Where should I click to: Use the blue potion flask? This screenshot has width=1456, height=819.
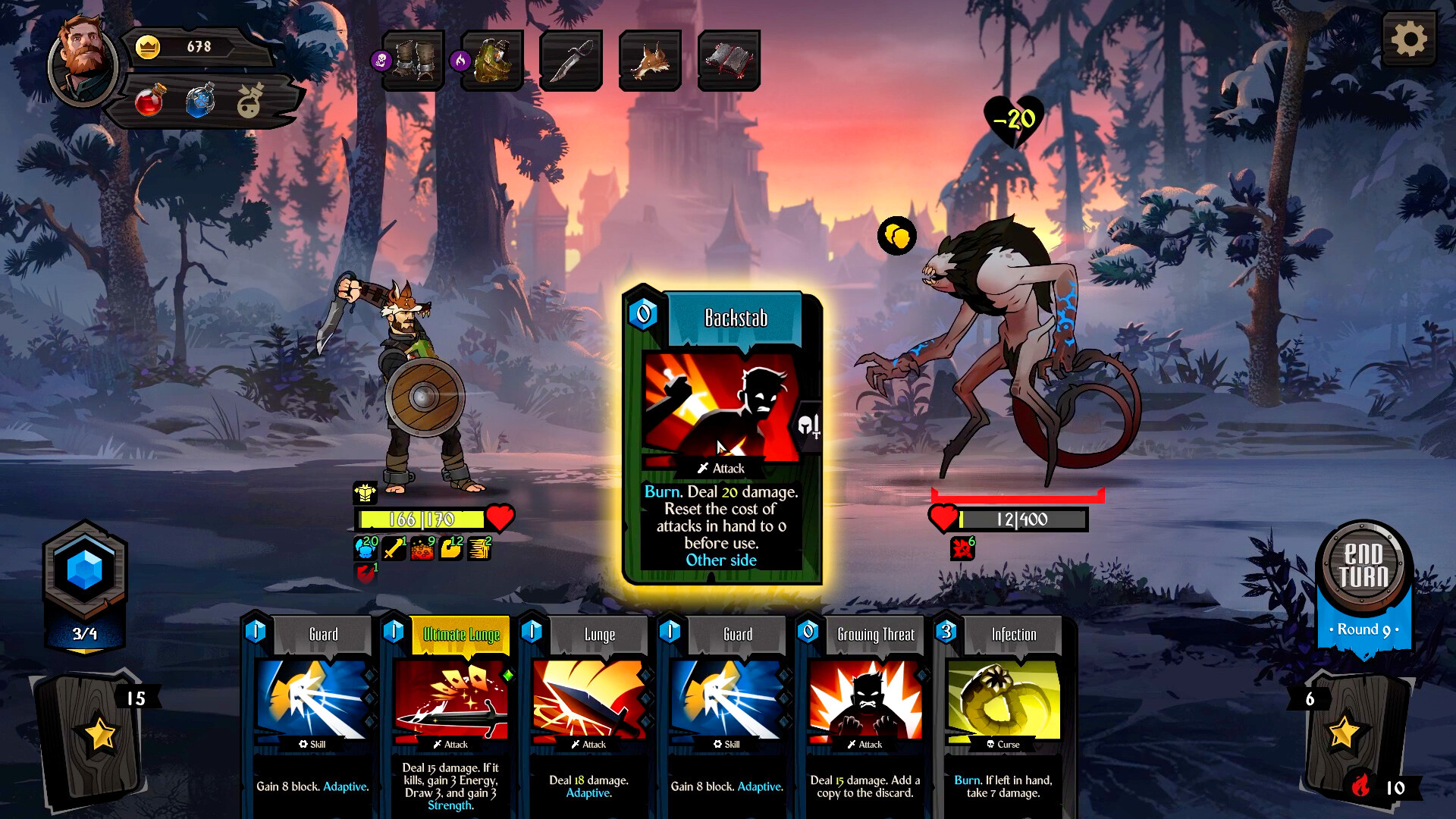coord(200,102)
